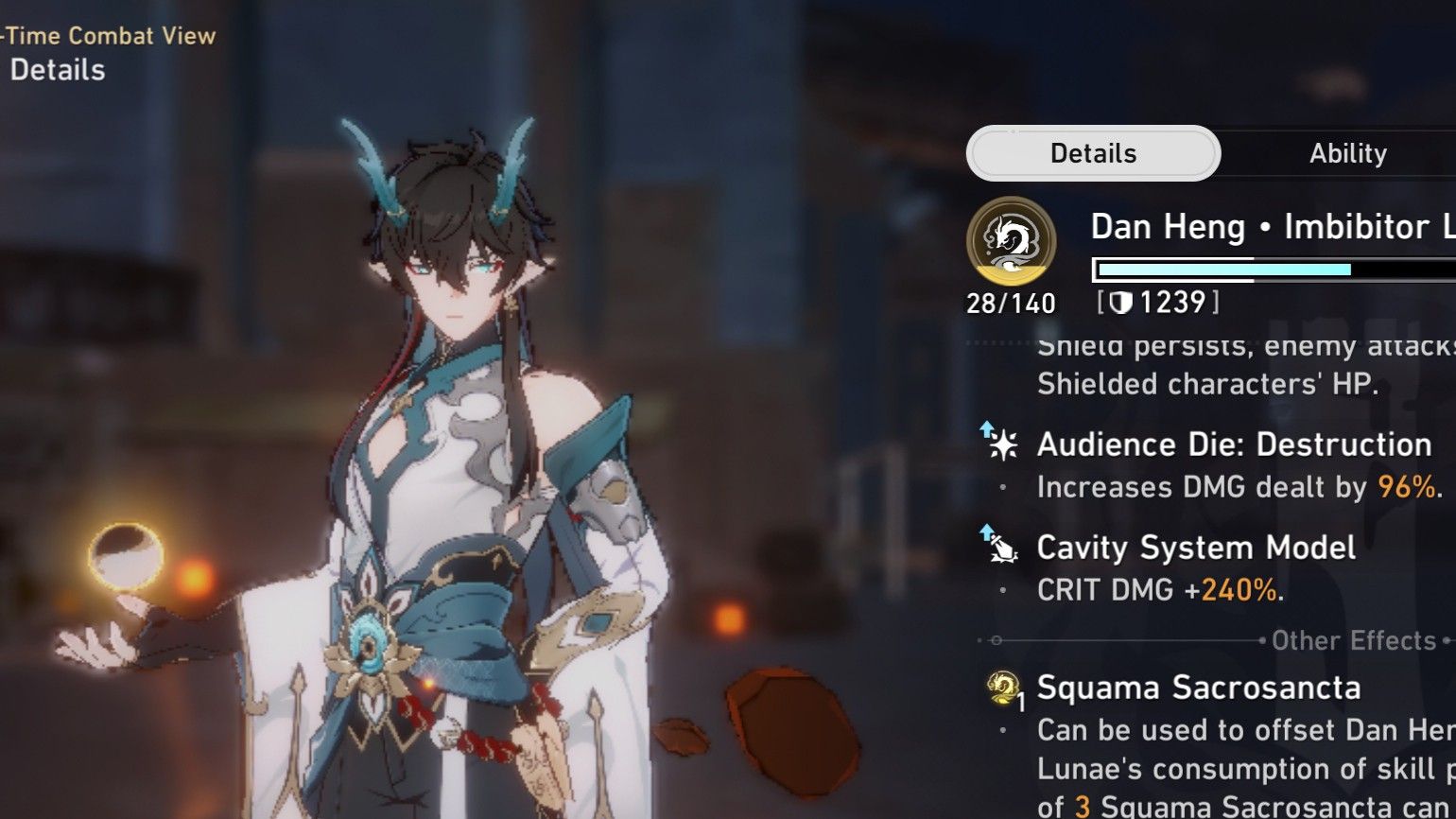Toggle Squama Sacrosancta stack counter display
1456x819 pixels.
(x=1021, y=700)
